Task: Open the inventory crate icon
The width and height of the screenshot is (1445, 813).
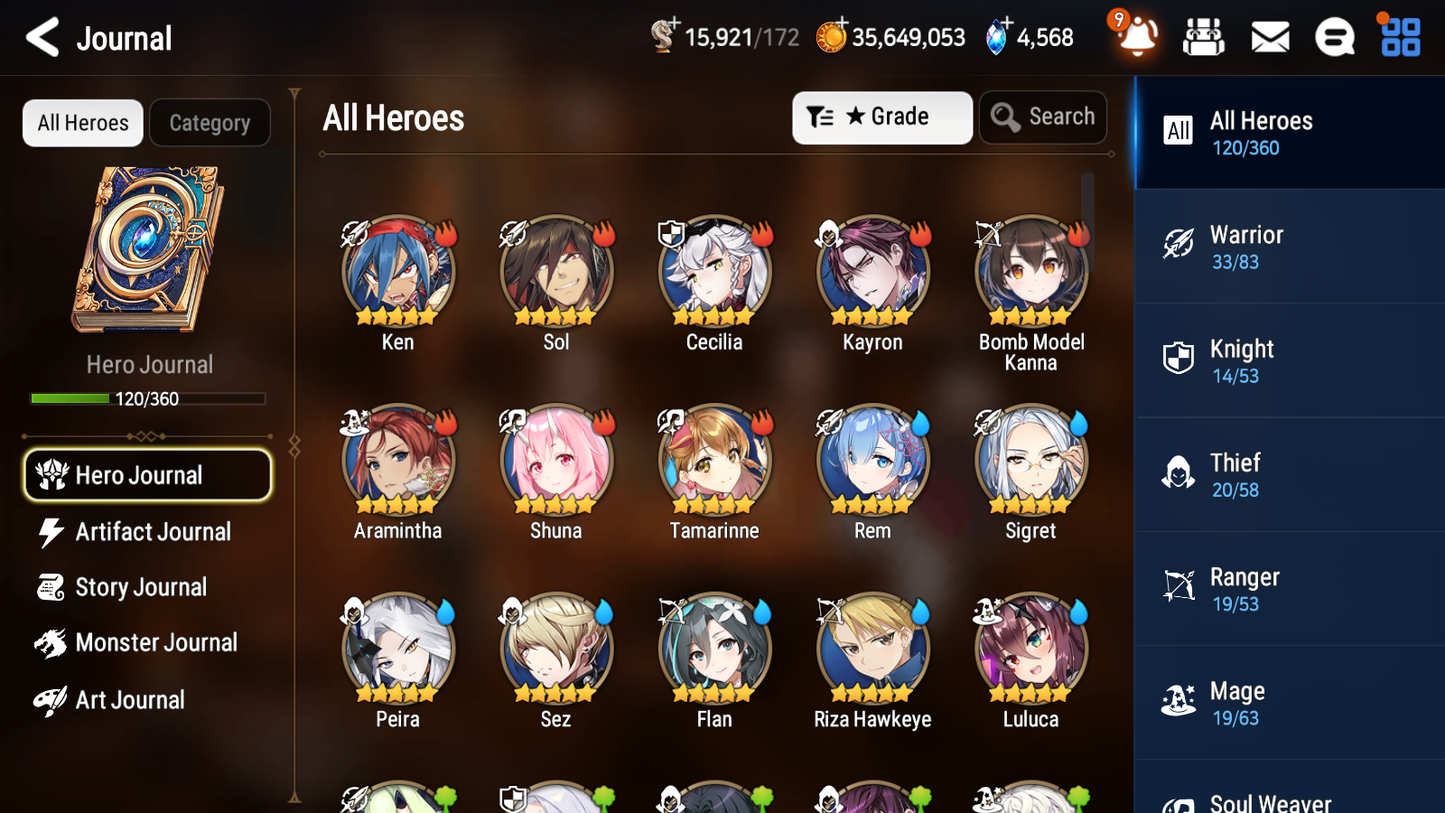Action: 1203,36
